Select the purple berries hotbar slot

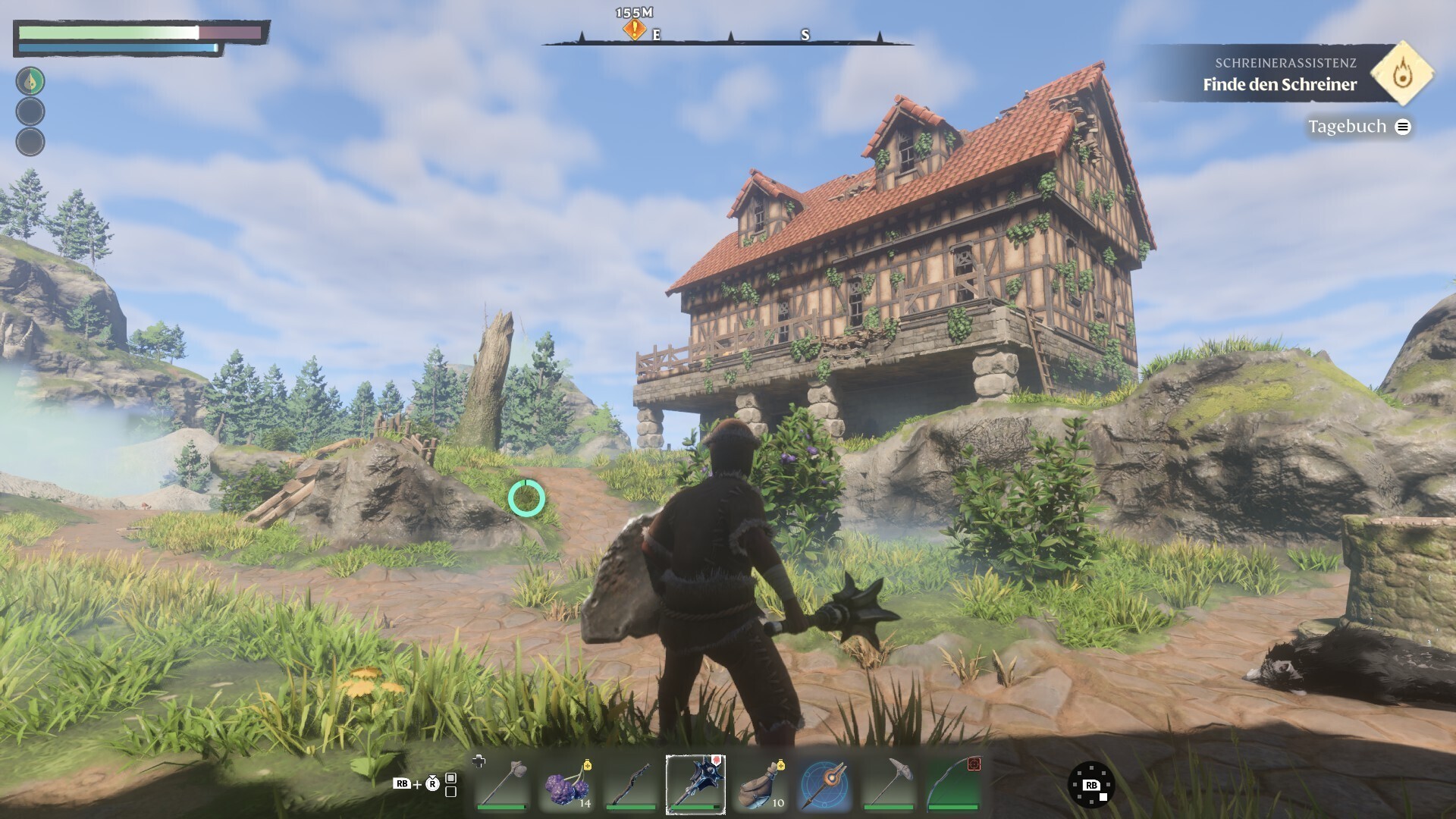[x=567, y=784]
